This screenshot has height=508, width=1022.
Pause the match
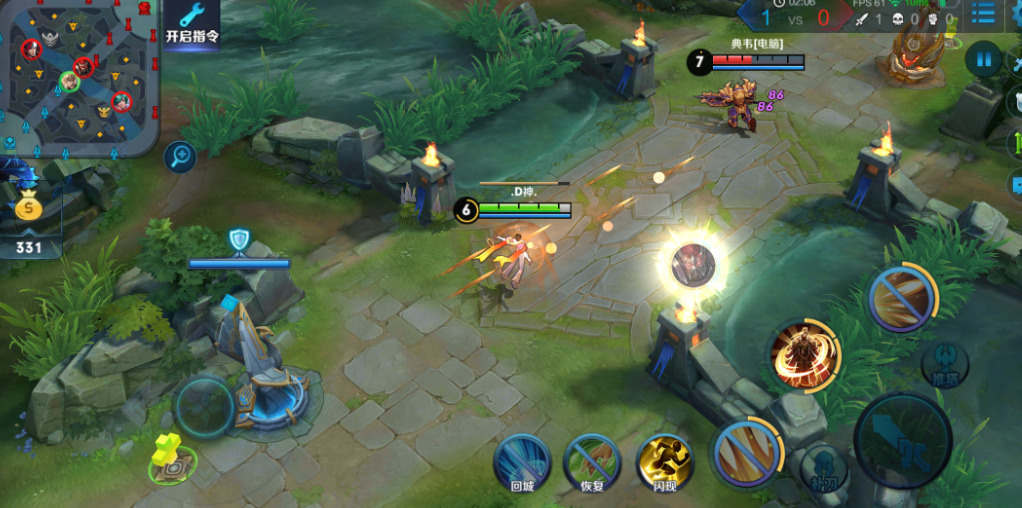[x=984, y=59]
